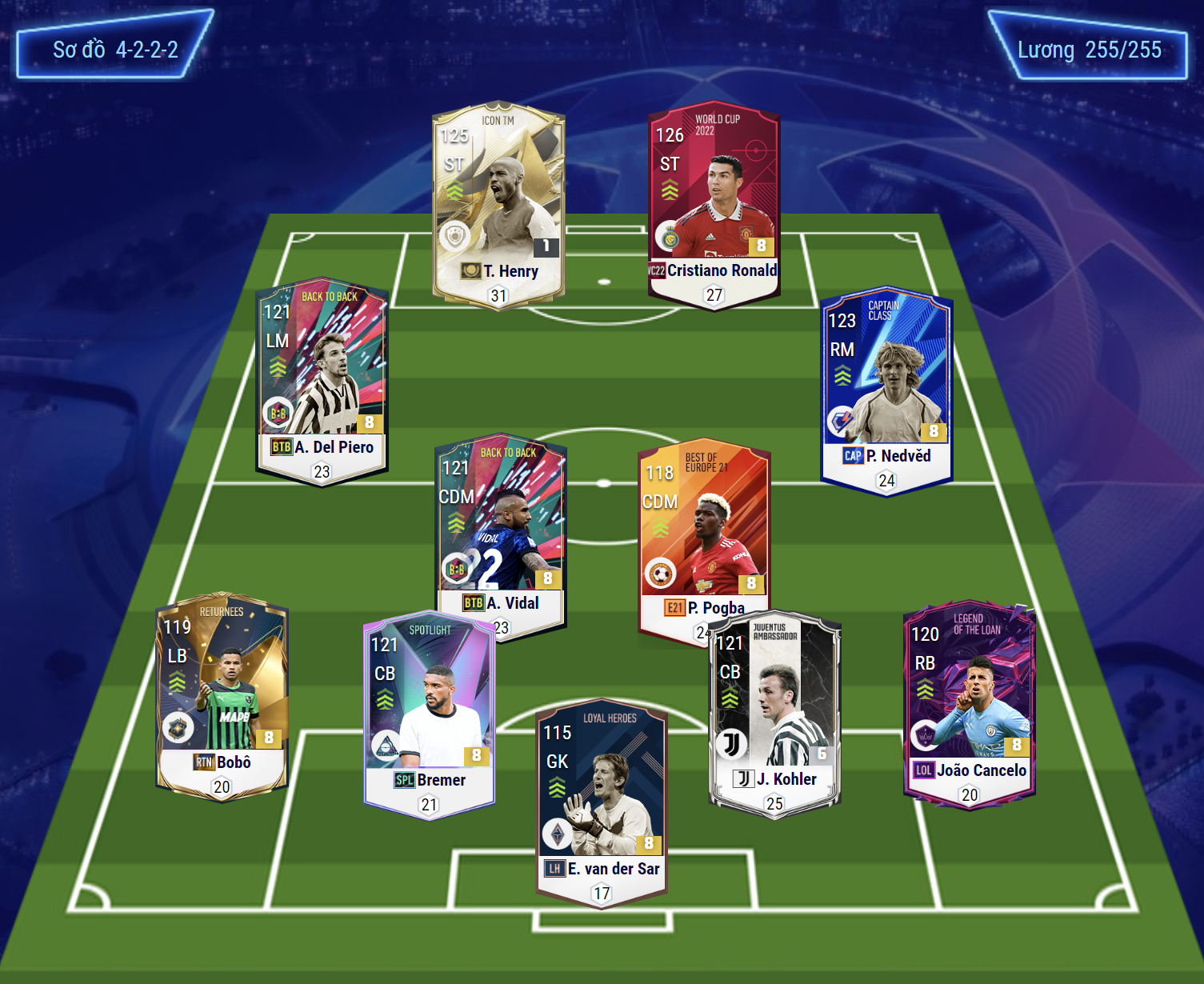Select the T. Henry striker card
The image size is (1204, 984).
pyautogui.click(x=498, y=204)
